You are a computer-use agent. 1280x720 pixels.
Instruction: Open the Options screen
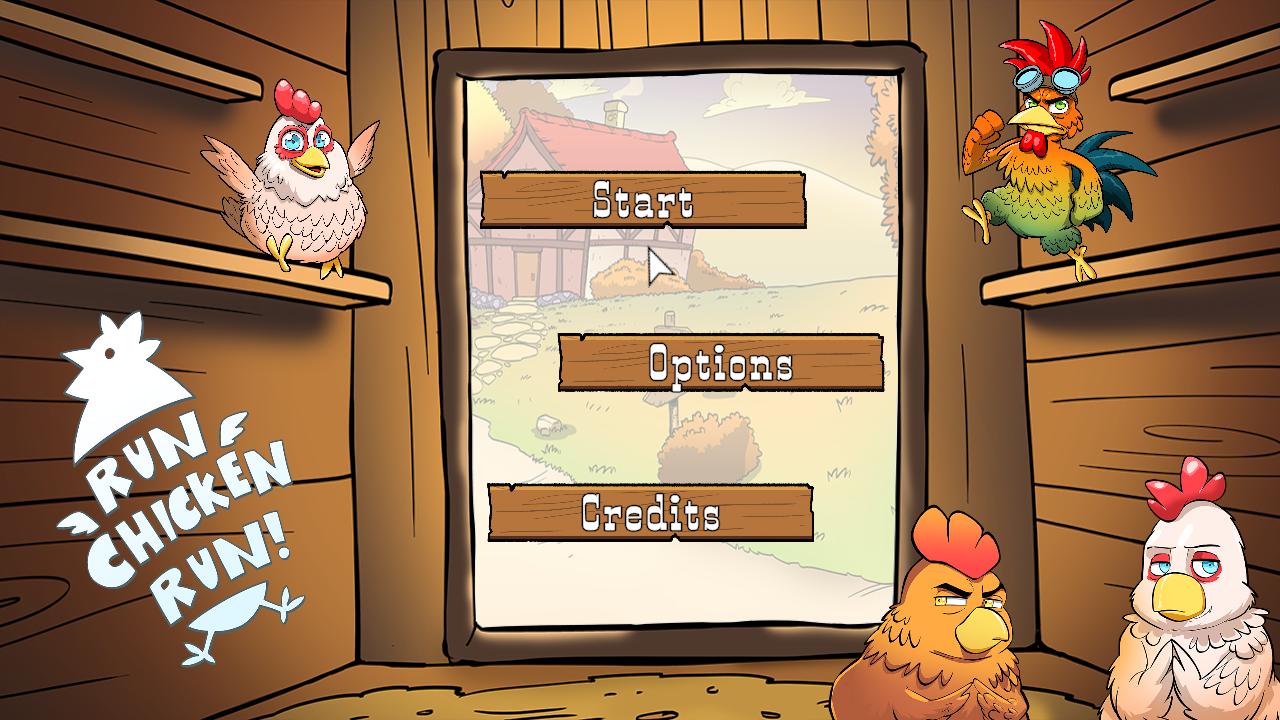(718, 366)
